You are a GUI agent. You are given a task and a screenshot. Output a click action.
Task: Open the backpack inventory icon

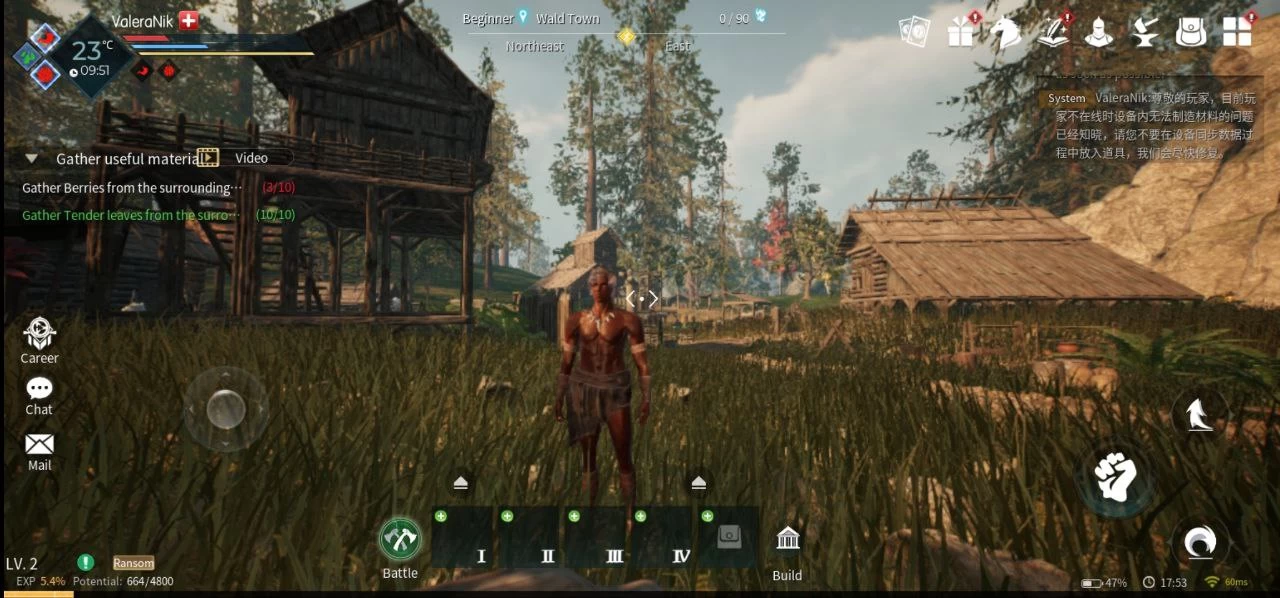click(1190, 33)
